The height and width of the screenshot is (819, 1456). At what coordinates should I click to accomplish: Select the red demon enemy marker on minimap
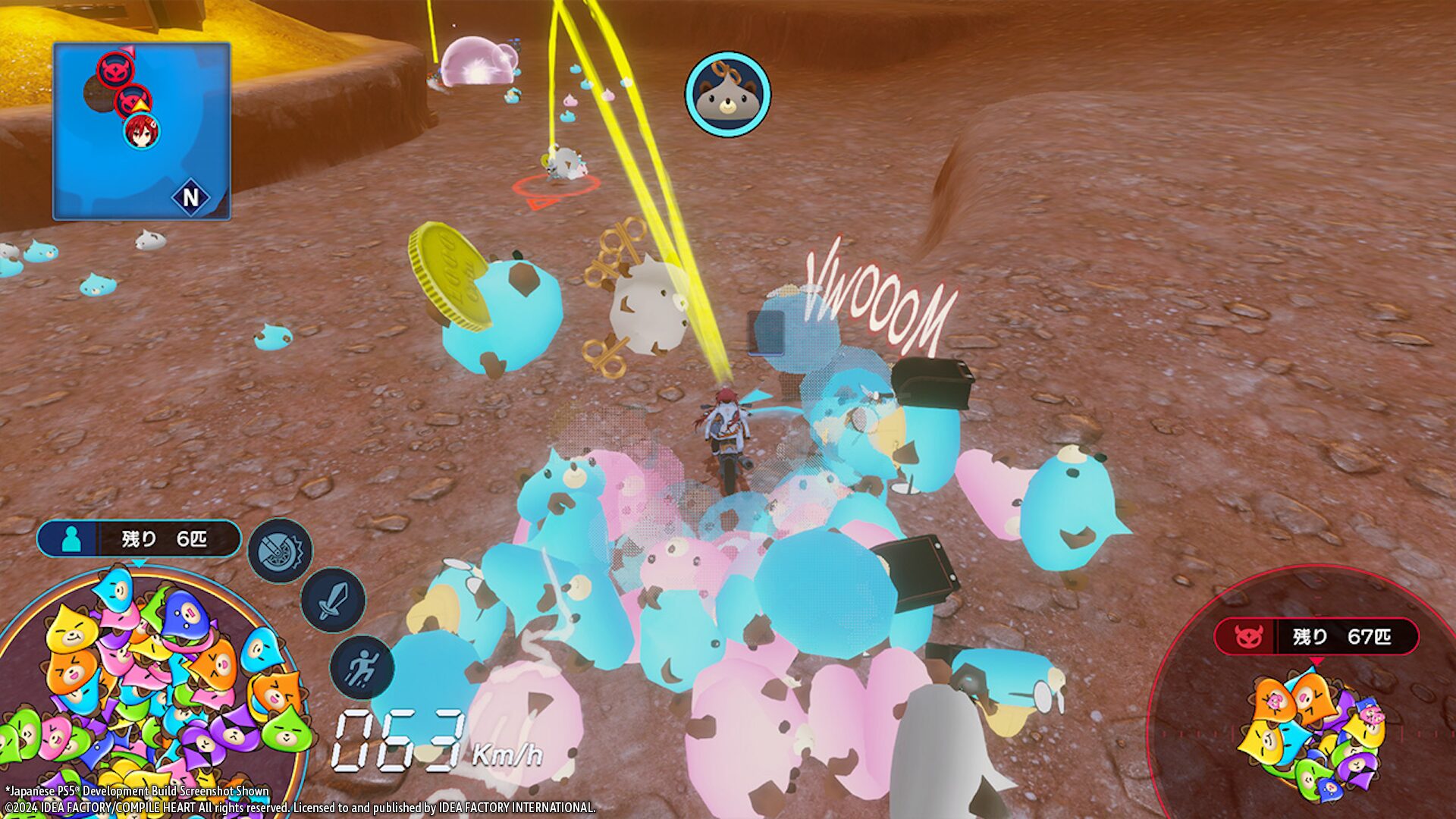(116, 70)
